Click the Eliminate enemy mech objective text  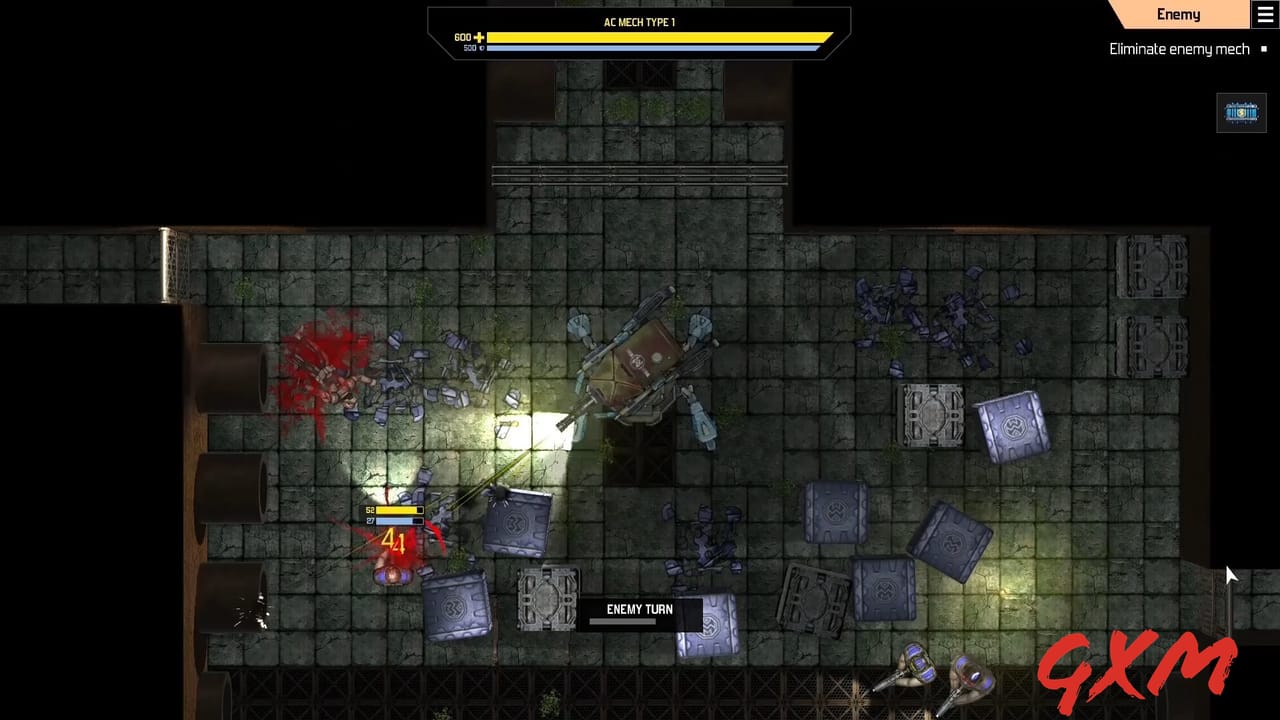point(1180,48)
